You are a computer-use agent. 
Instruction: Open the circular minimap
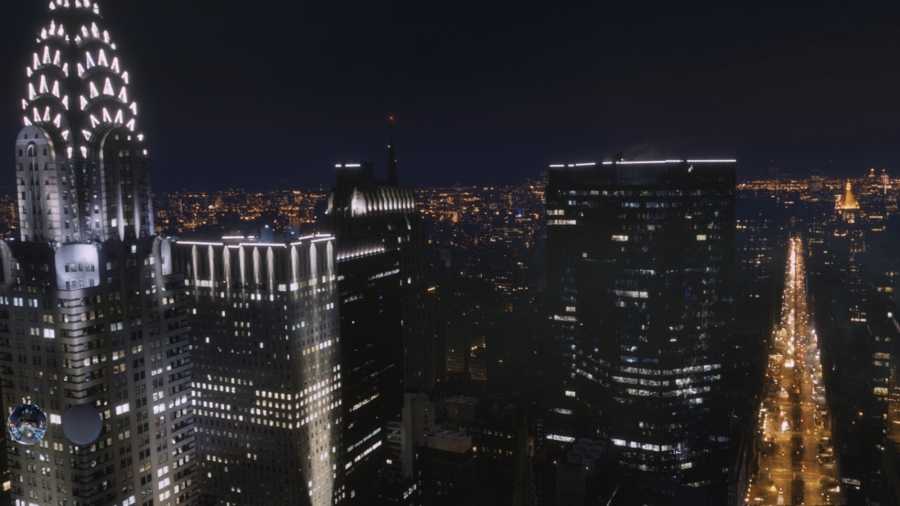[x=27, y=424]
